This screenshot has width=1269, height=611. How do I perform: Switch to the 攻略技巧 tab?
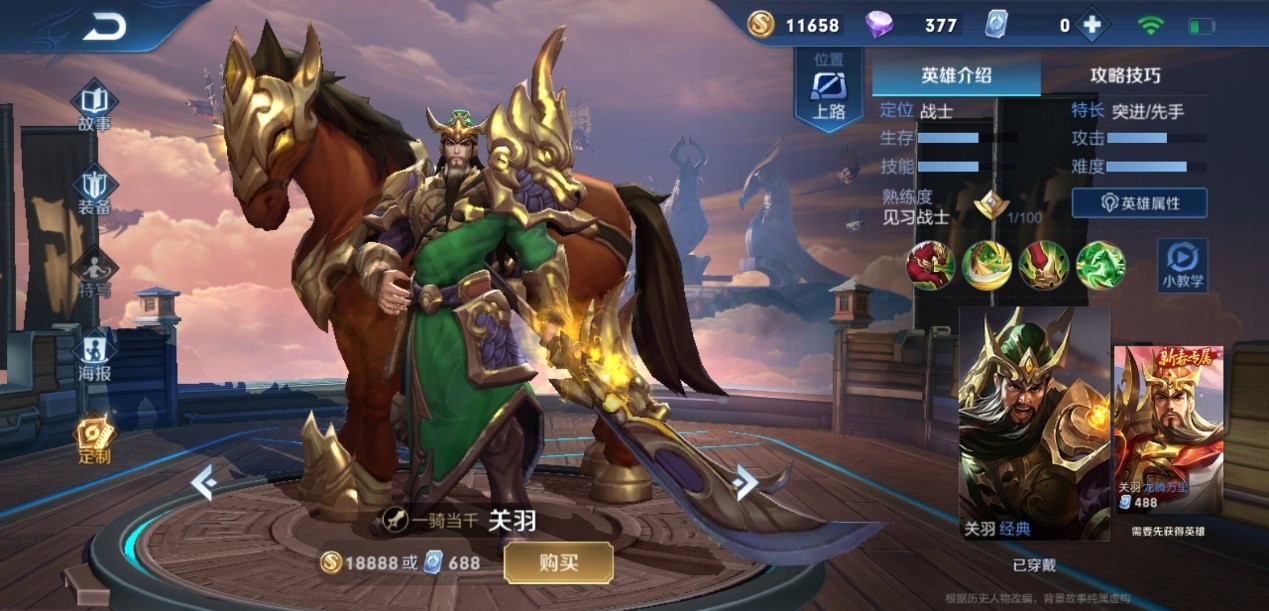1125,75
